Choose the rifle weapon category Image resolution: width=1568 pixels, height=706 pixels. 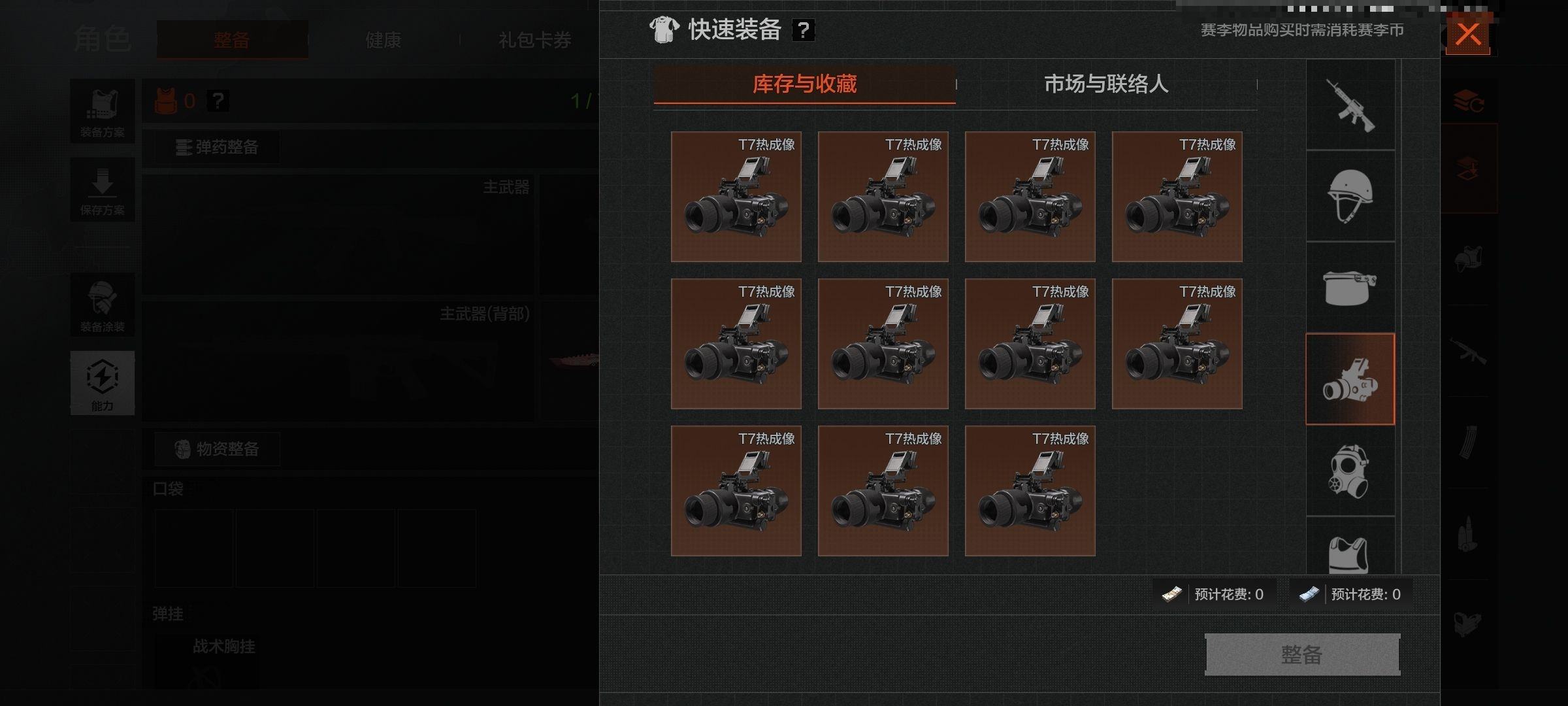pyautogui.click(x=1350, y=105)
